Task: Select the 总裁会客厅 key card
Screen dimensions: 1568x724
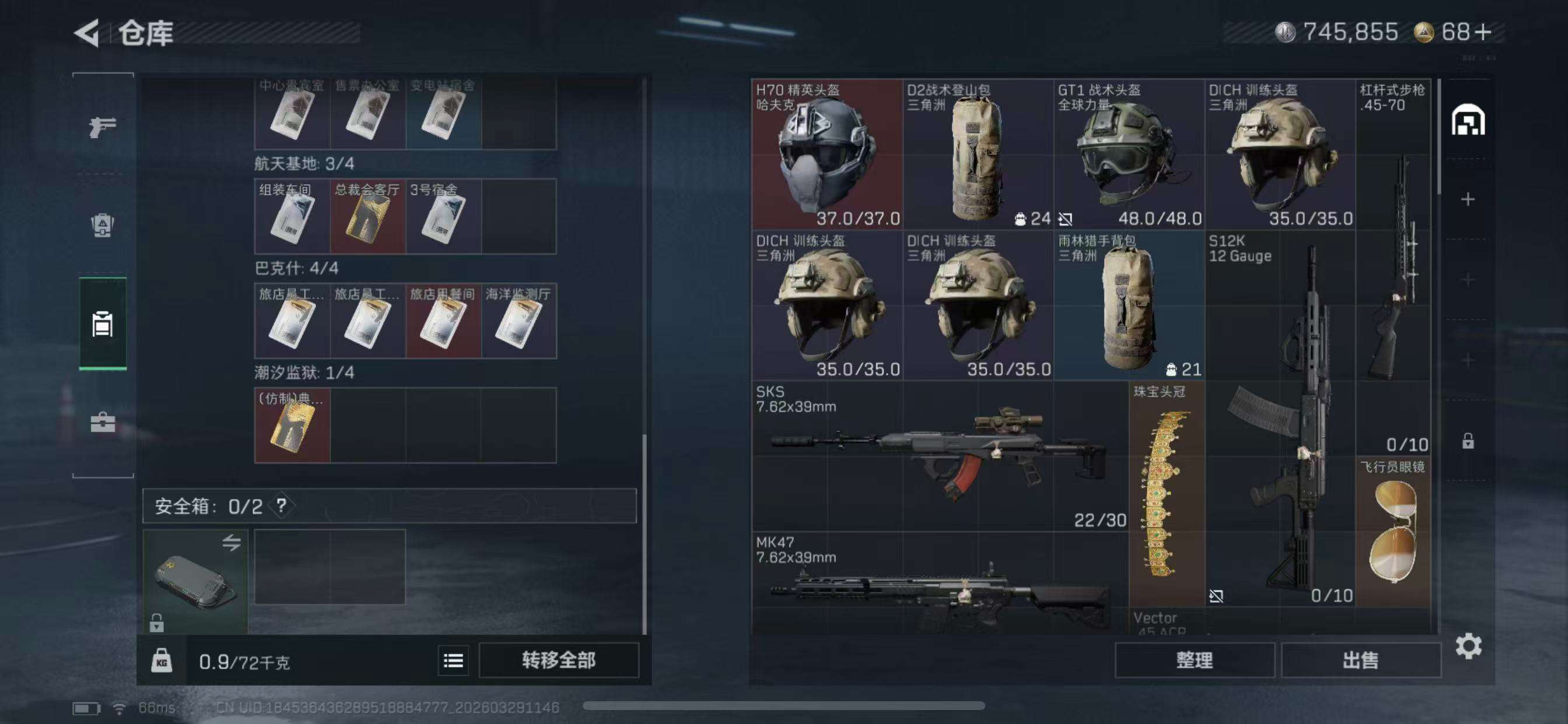Action: coord(367,217)
